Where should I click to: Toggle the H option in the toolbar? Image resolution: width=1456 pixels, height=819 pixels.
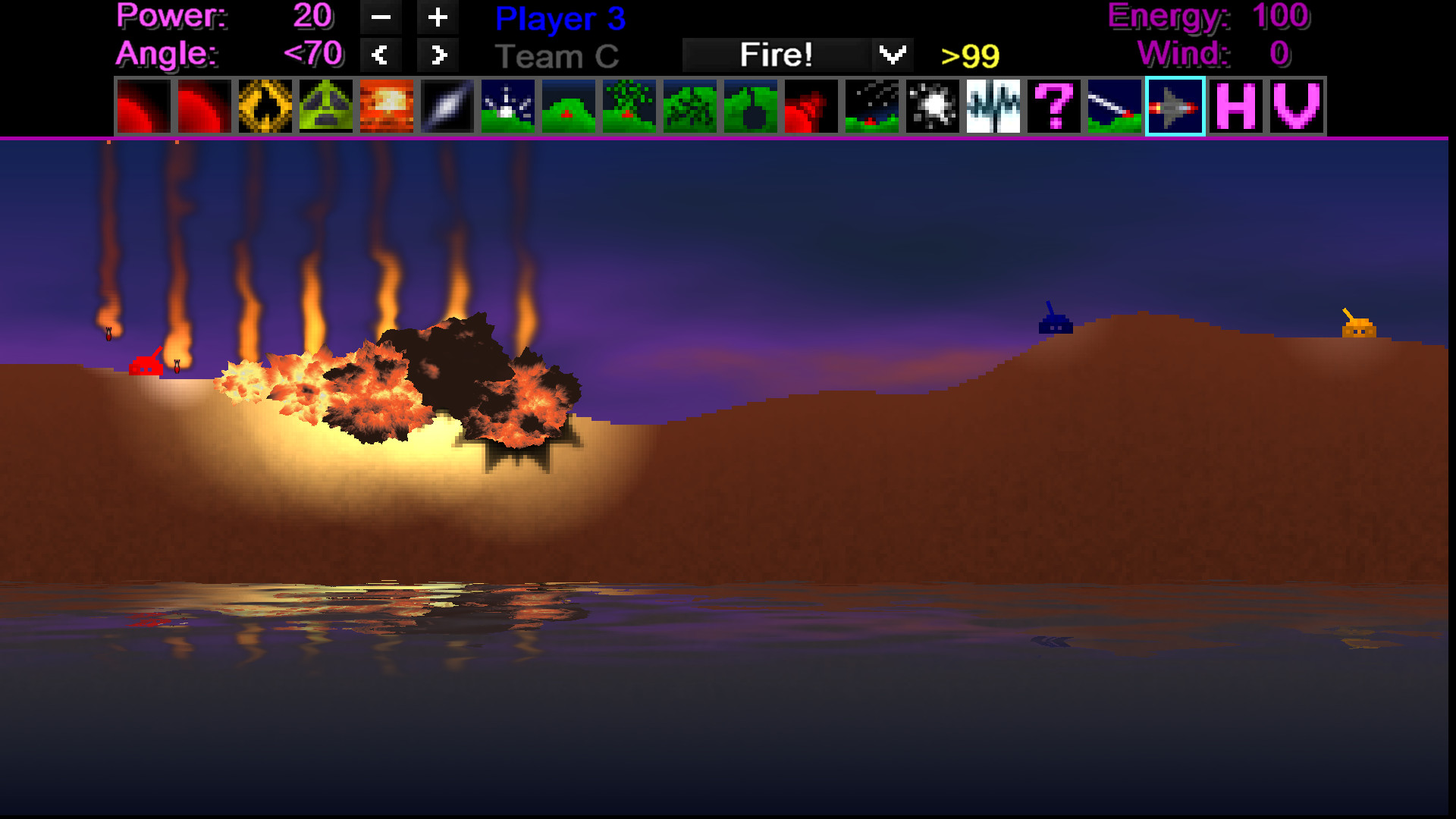click(x=1235, y=106)
